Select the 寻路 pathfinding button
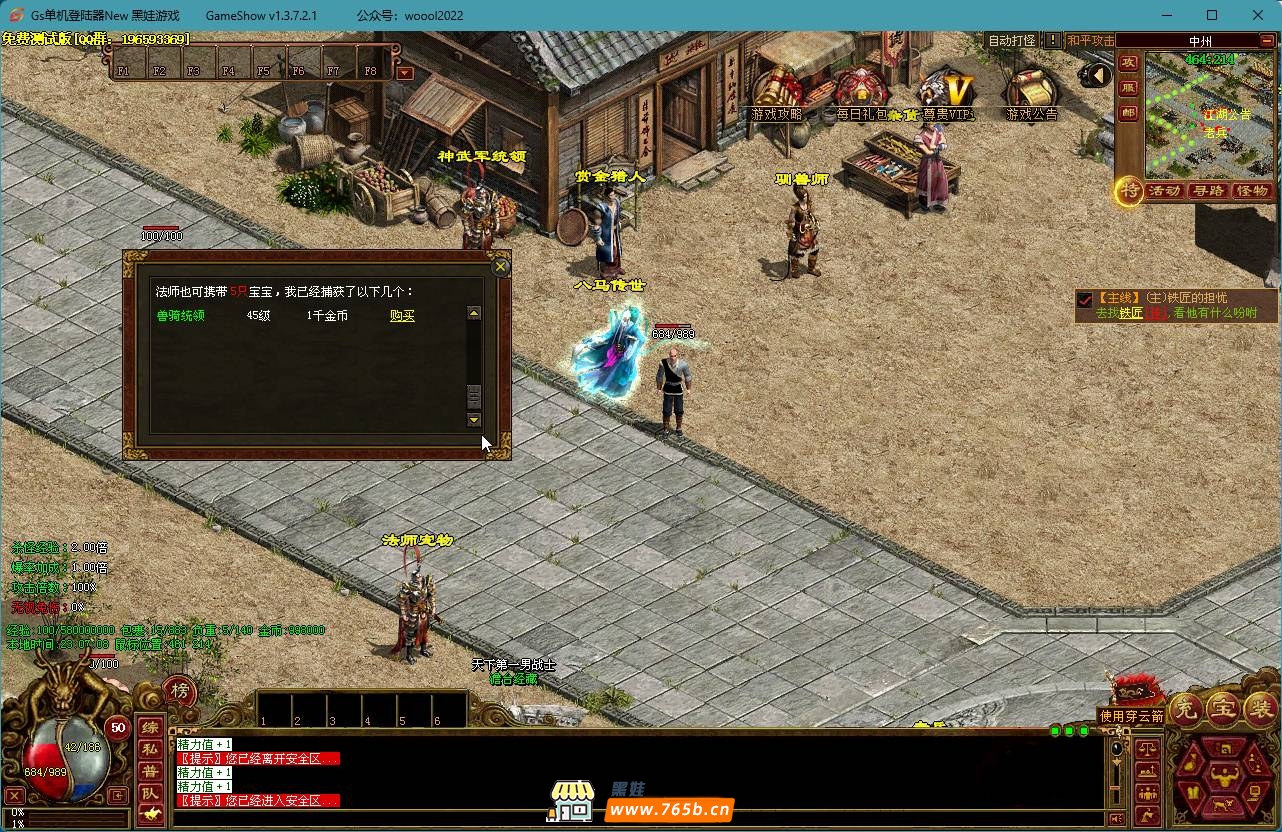 pyautogui.click(x=1208, y=190)
